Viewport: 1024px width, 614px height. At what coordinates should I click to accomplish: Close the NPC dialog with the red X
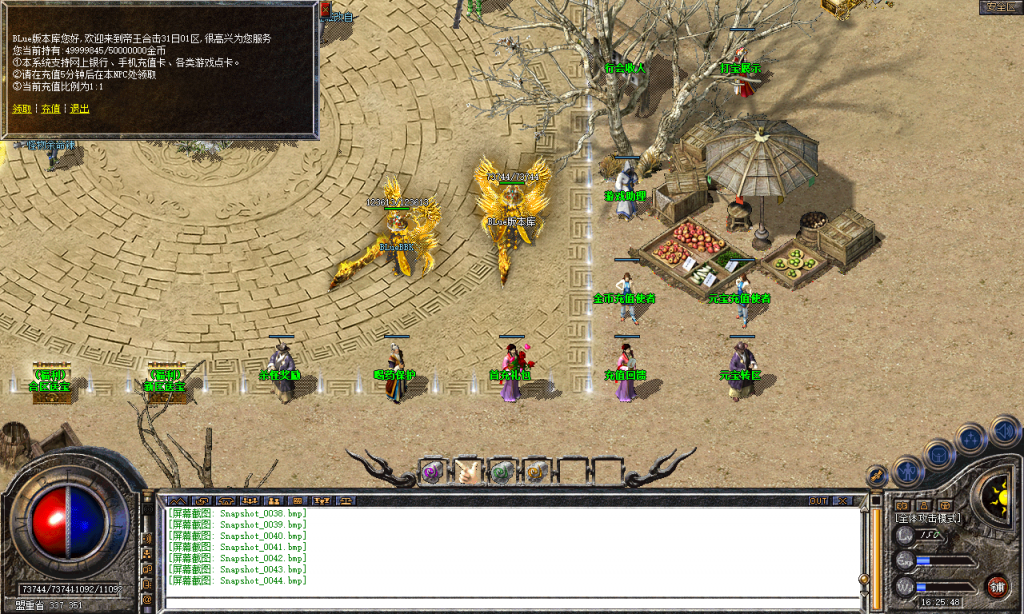pos(325,10)
